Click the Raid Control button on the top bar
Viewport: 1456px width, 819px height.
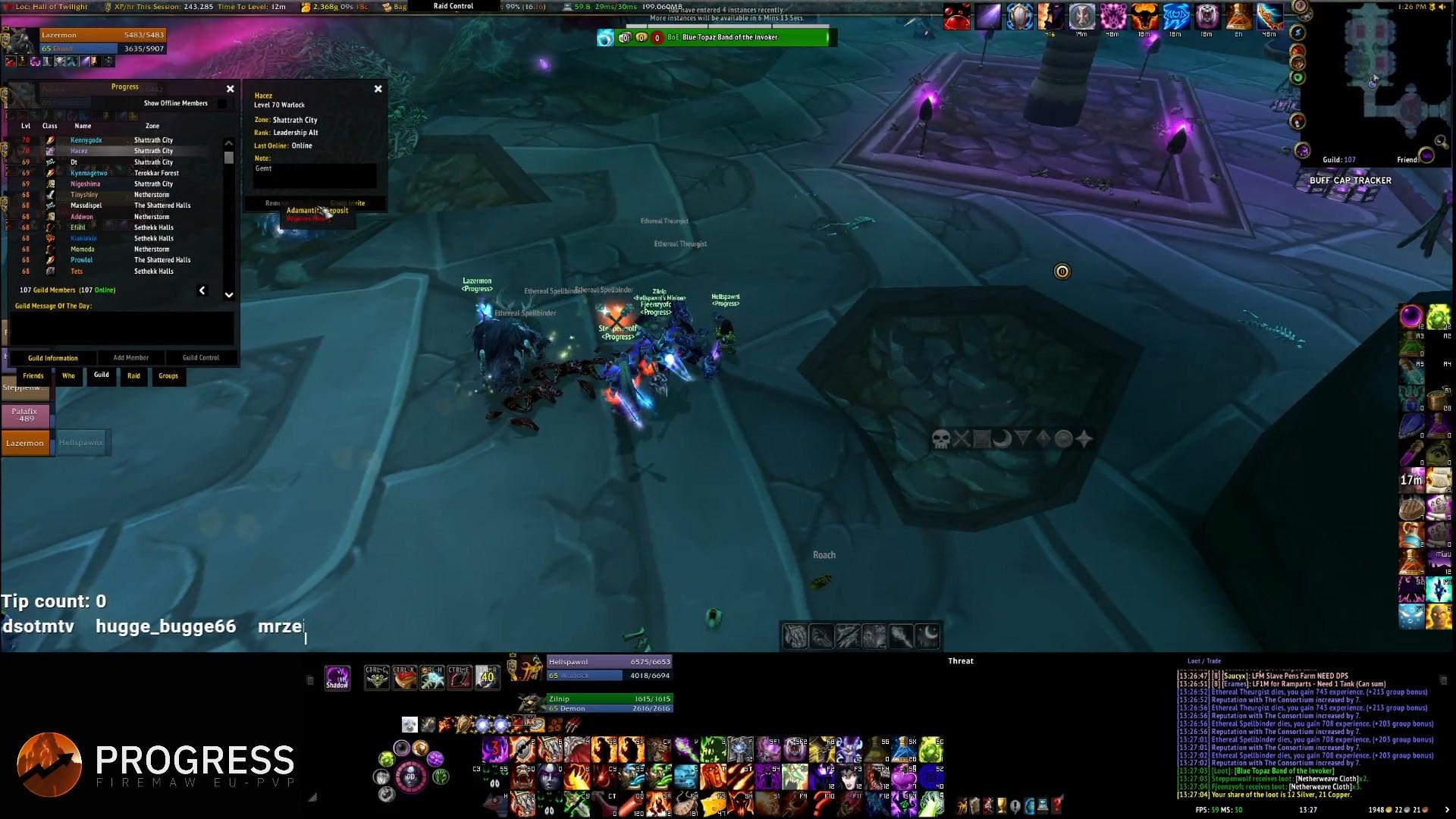(453, 5)
